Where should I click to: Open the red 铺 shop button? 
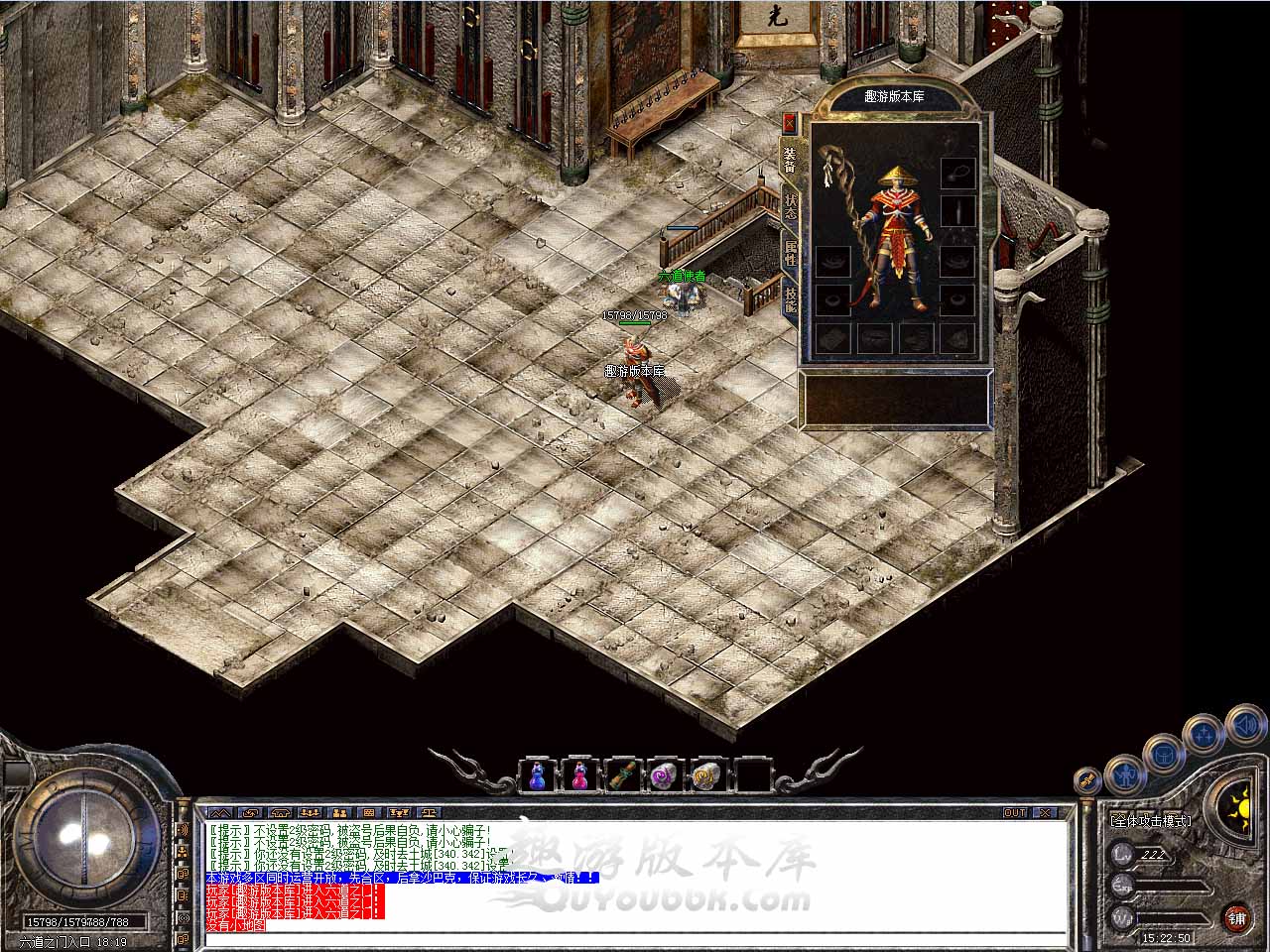[1236, 917]
